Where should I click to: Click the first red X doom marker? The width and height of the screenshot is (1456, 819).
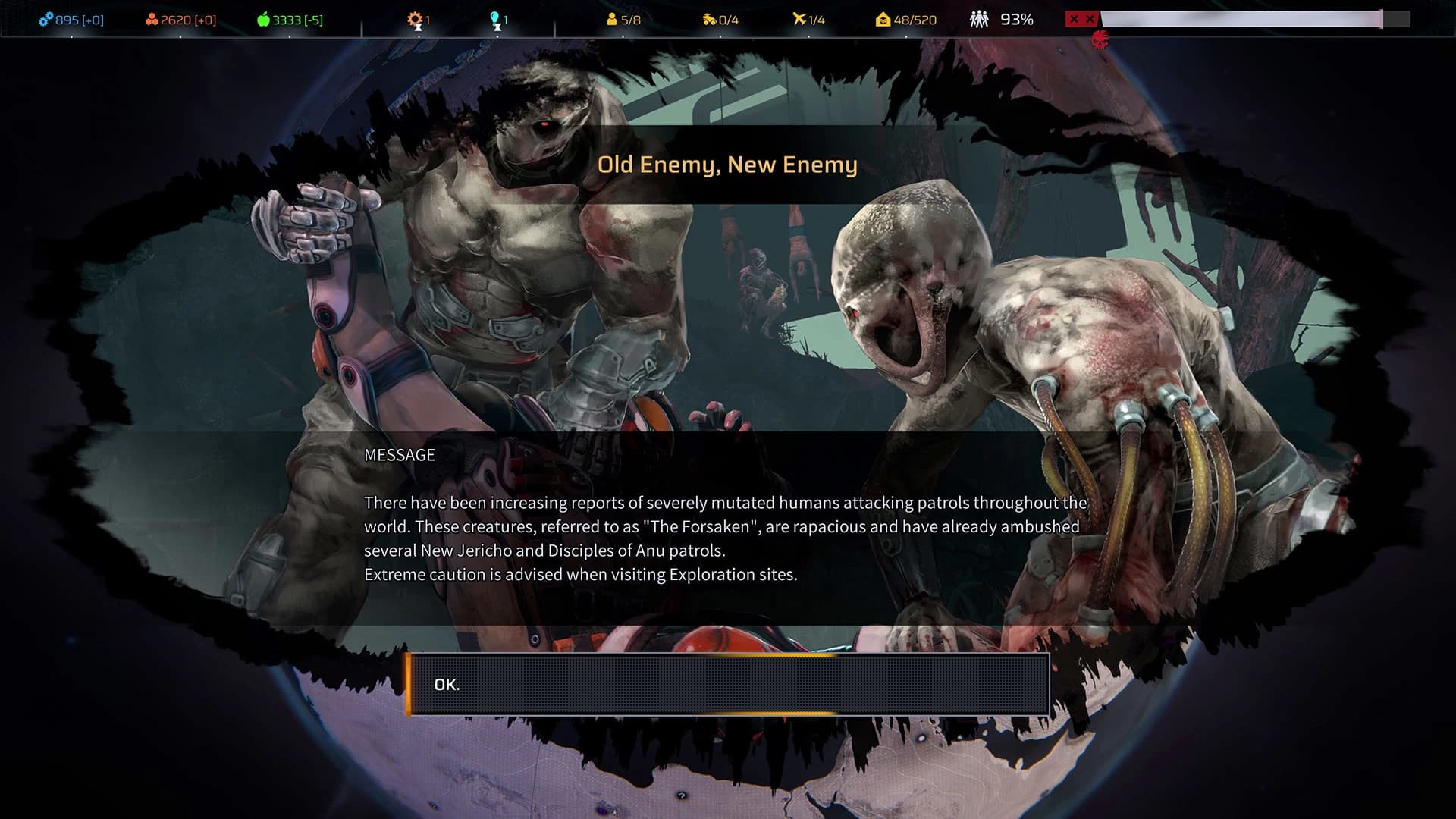1075,19
